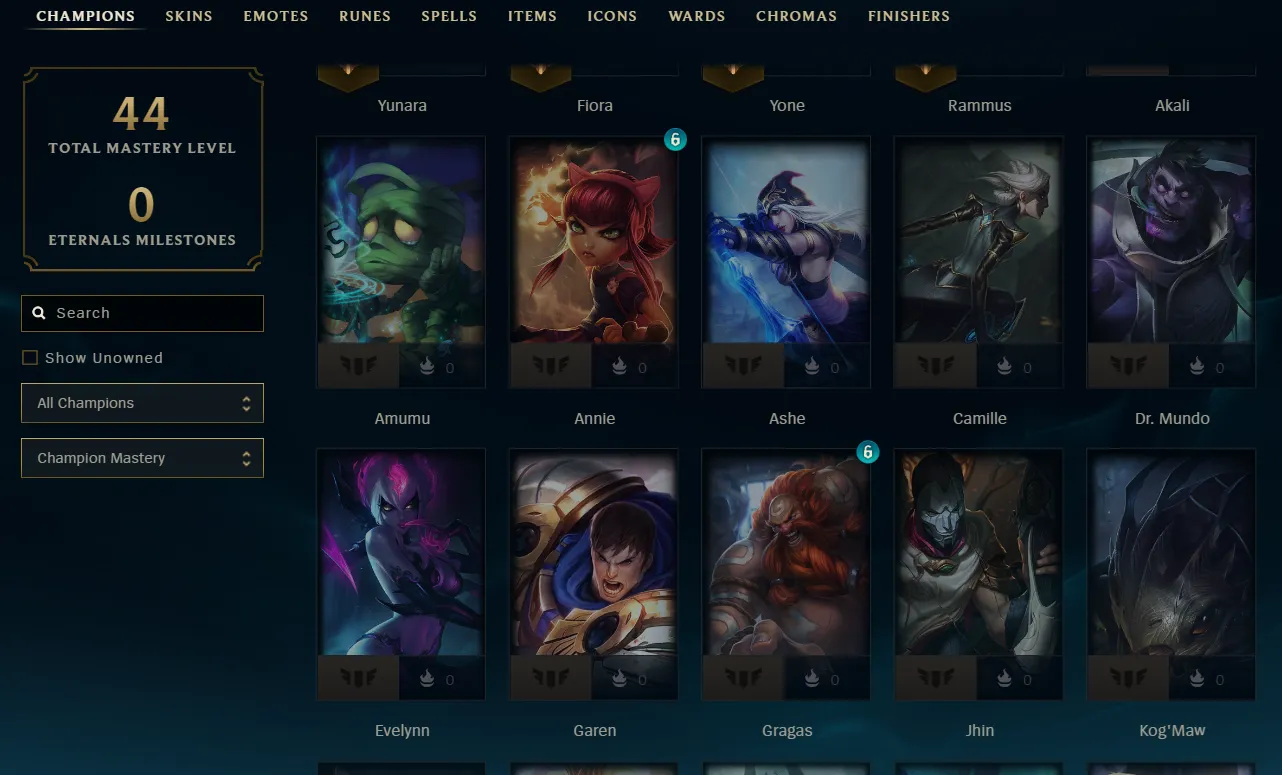View the Chromas tab

(796, 16)
